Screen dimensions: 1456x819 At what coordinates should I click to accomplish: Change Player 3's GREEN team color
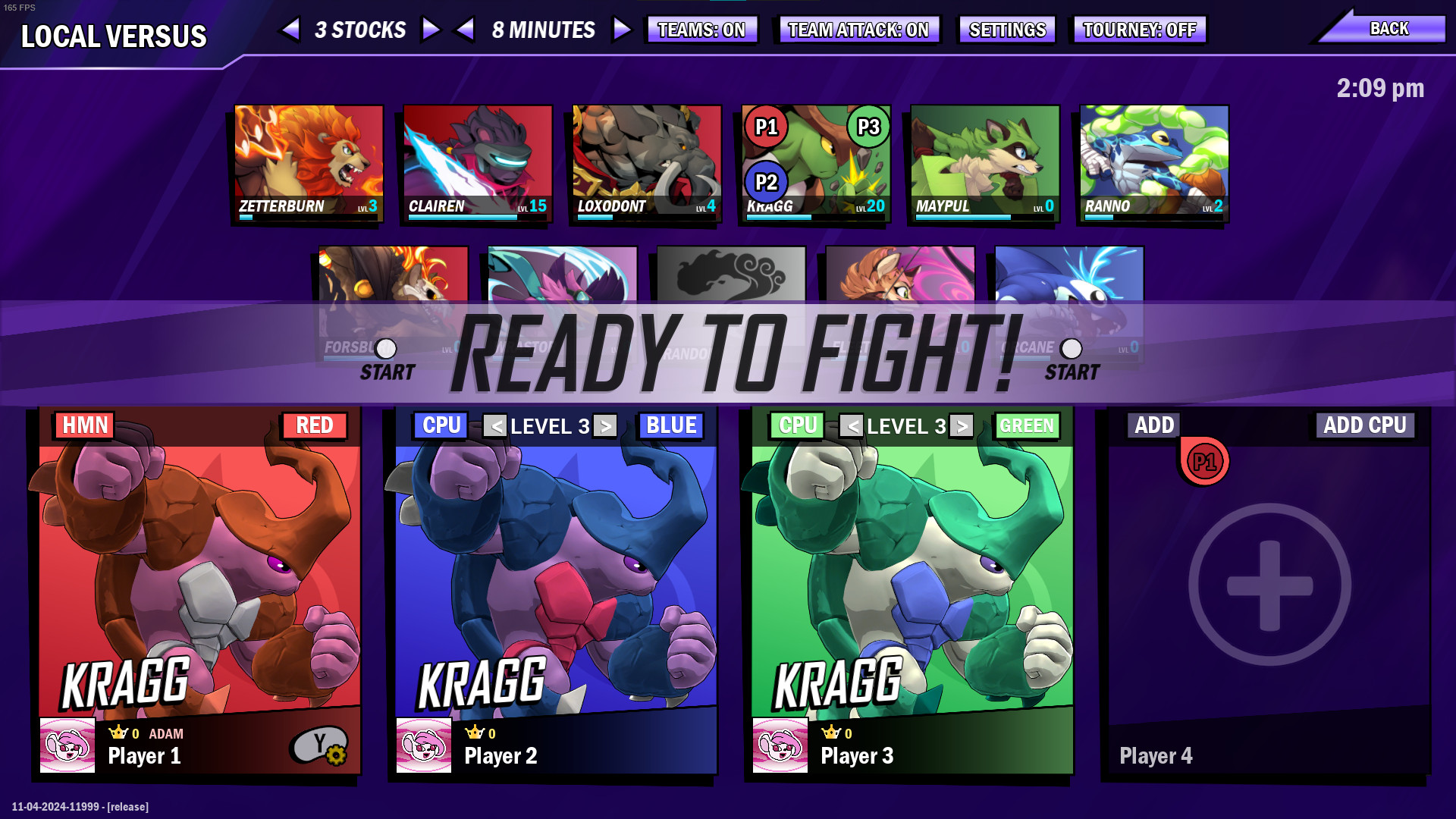click(1027, 425)
